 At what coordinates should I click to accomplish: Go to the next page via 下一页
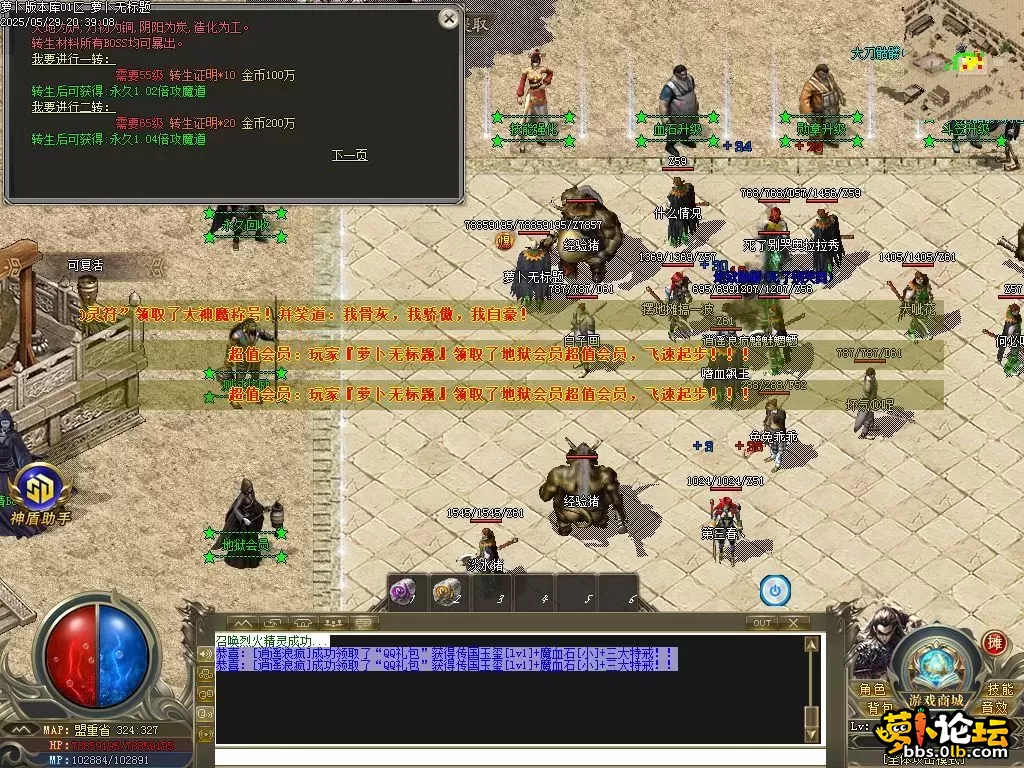pyautogui.click(x=349, y=155)
